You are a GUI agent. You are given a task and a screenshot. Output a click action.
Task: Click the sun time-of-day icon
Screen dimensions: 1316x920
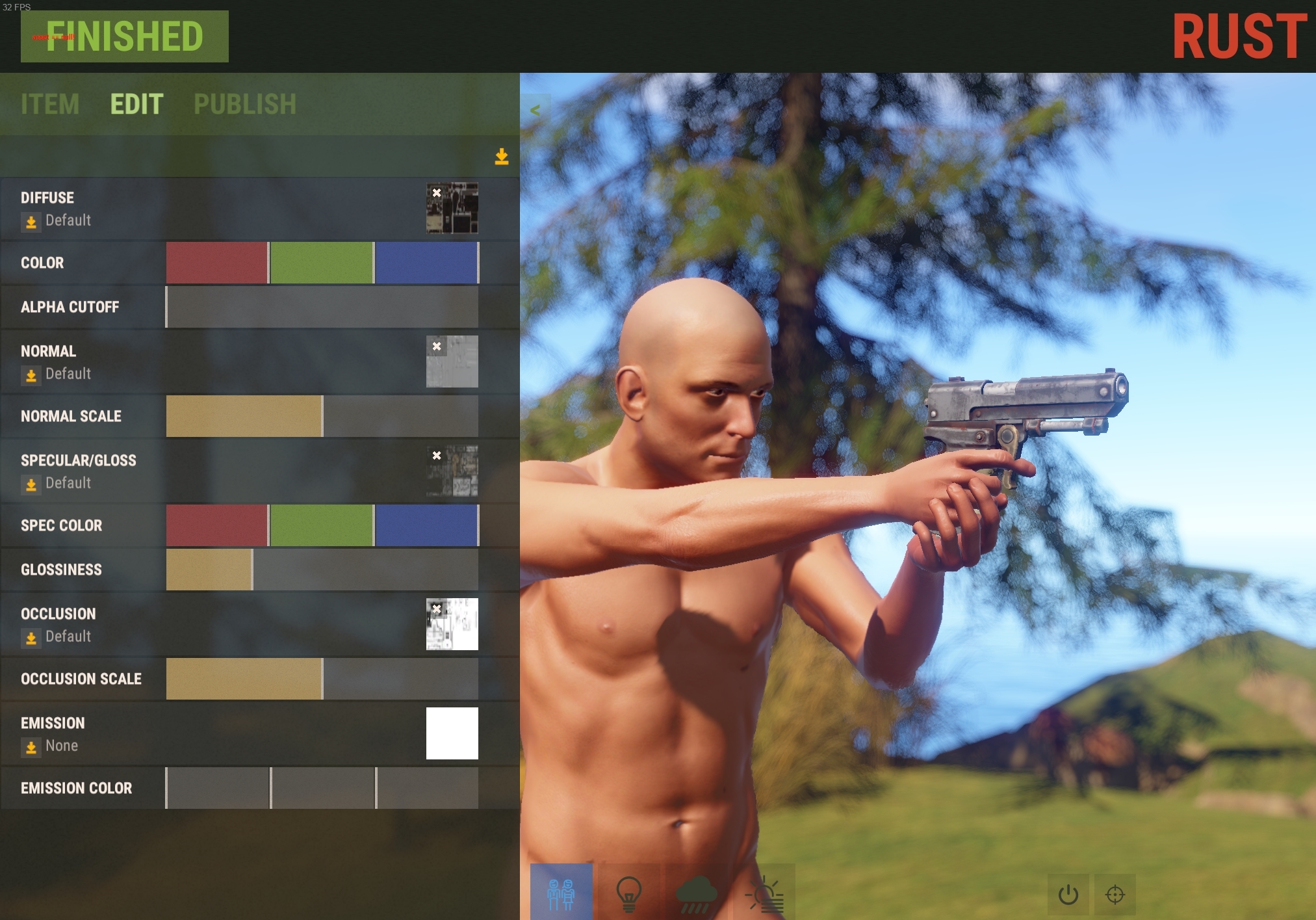[x=767, y=892]
